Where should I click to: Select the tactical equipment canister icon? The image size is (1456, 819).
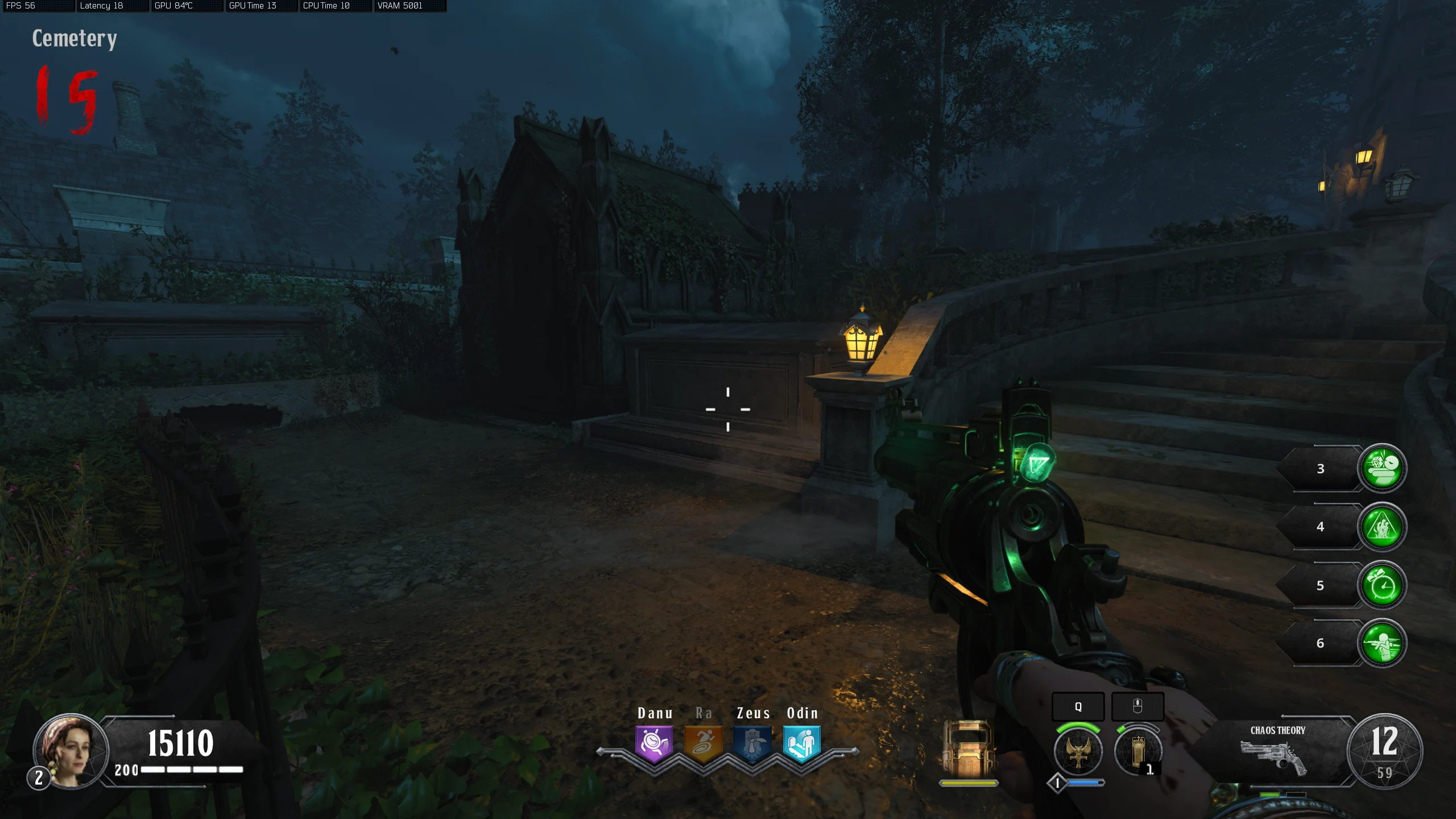pyautogui.click(x=1137, y=751)
